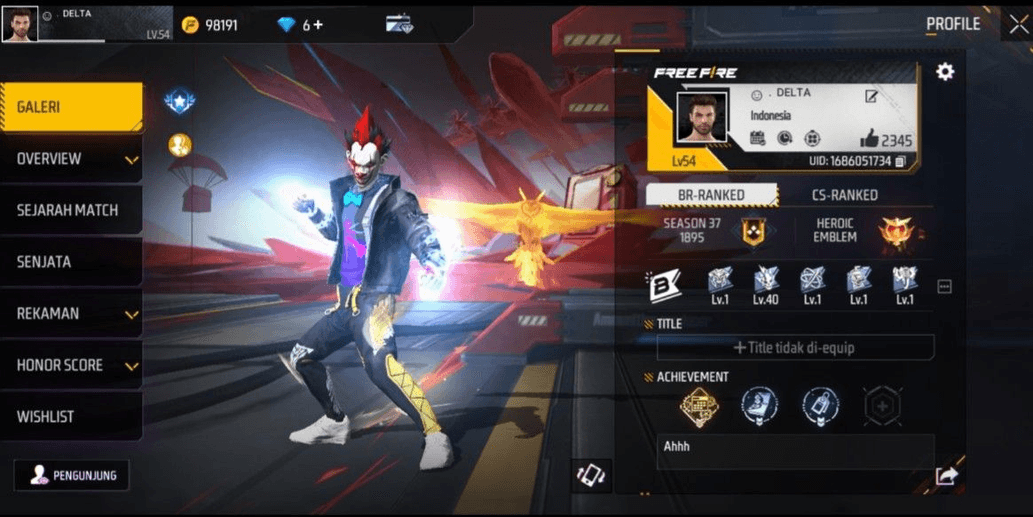Rotate the character view icon

tap(591, 475)
